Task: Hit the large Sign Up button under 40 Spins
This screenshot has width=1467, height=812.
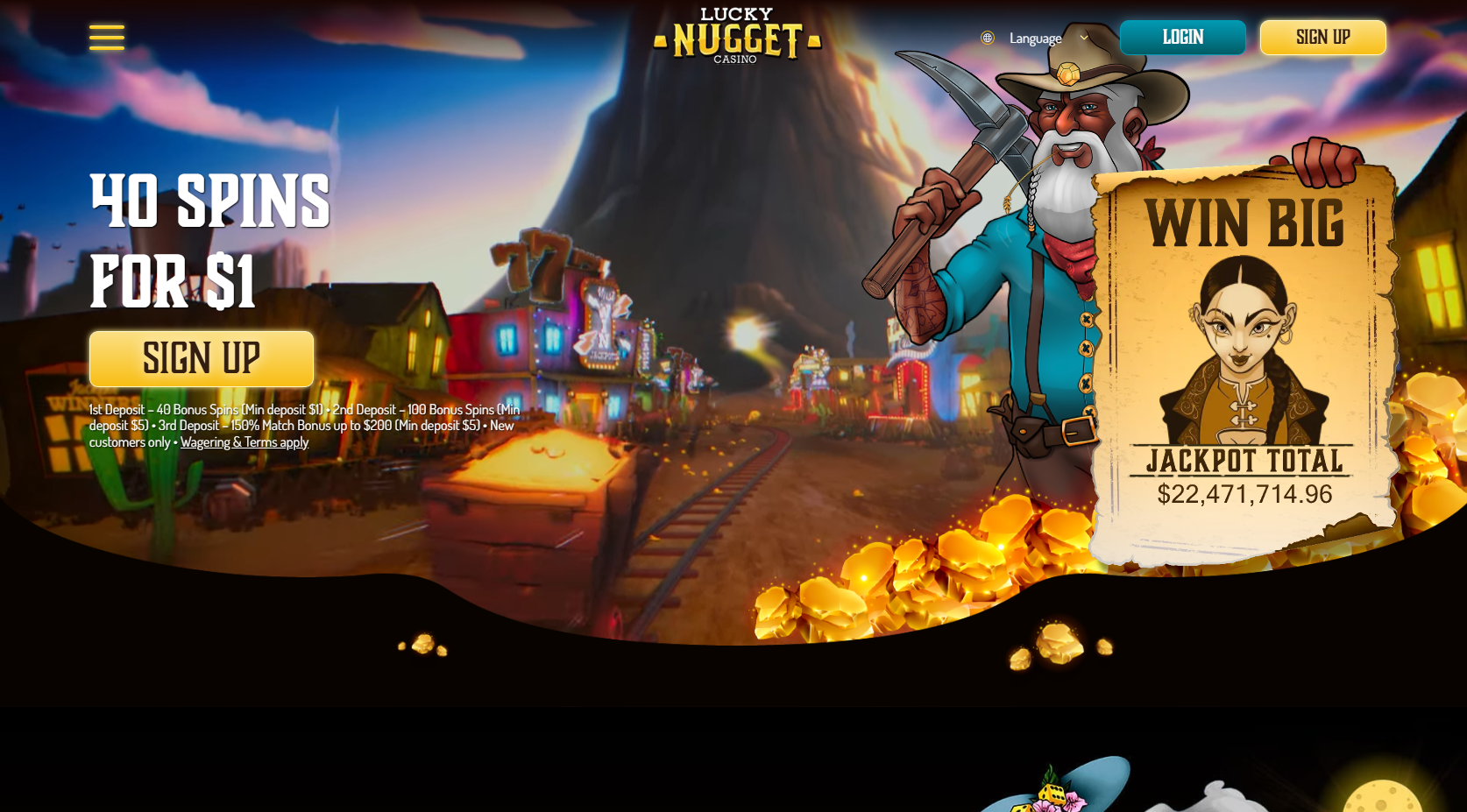Action: click(x=202, y=359)
